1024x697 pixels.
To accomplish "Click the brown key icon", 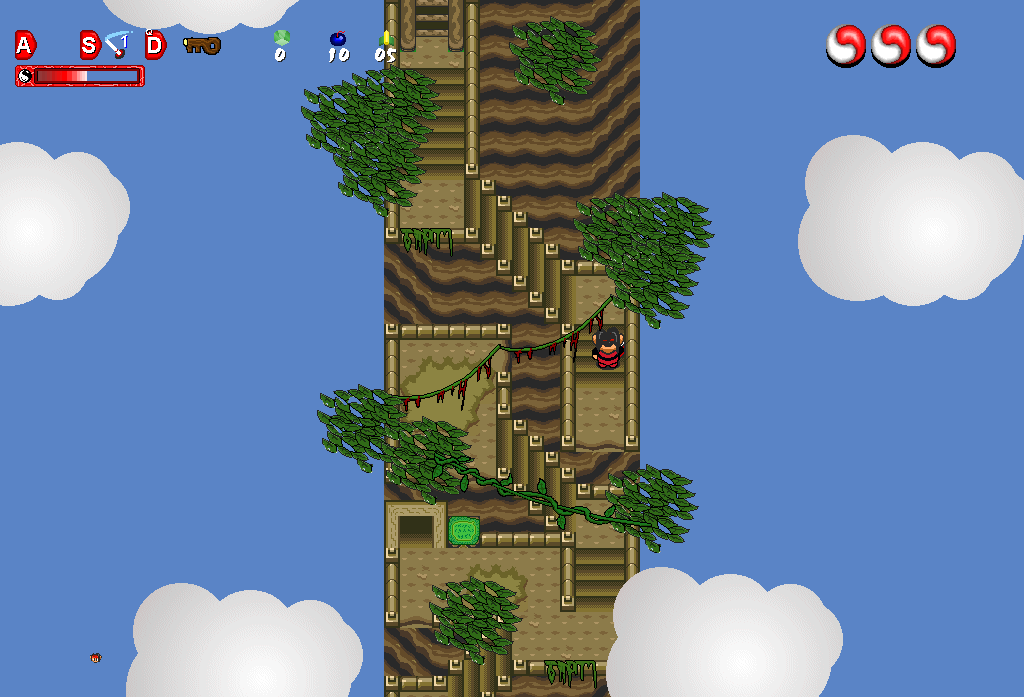I will tap(202, 44).
